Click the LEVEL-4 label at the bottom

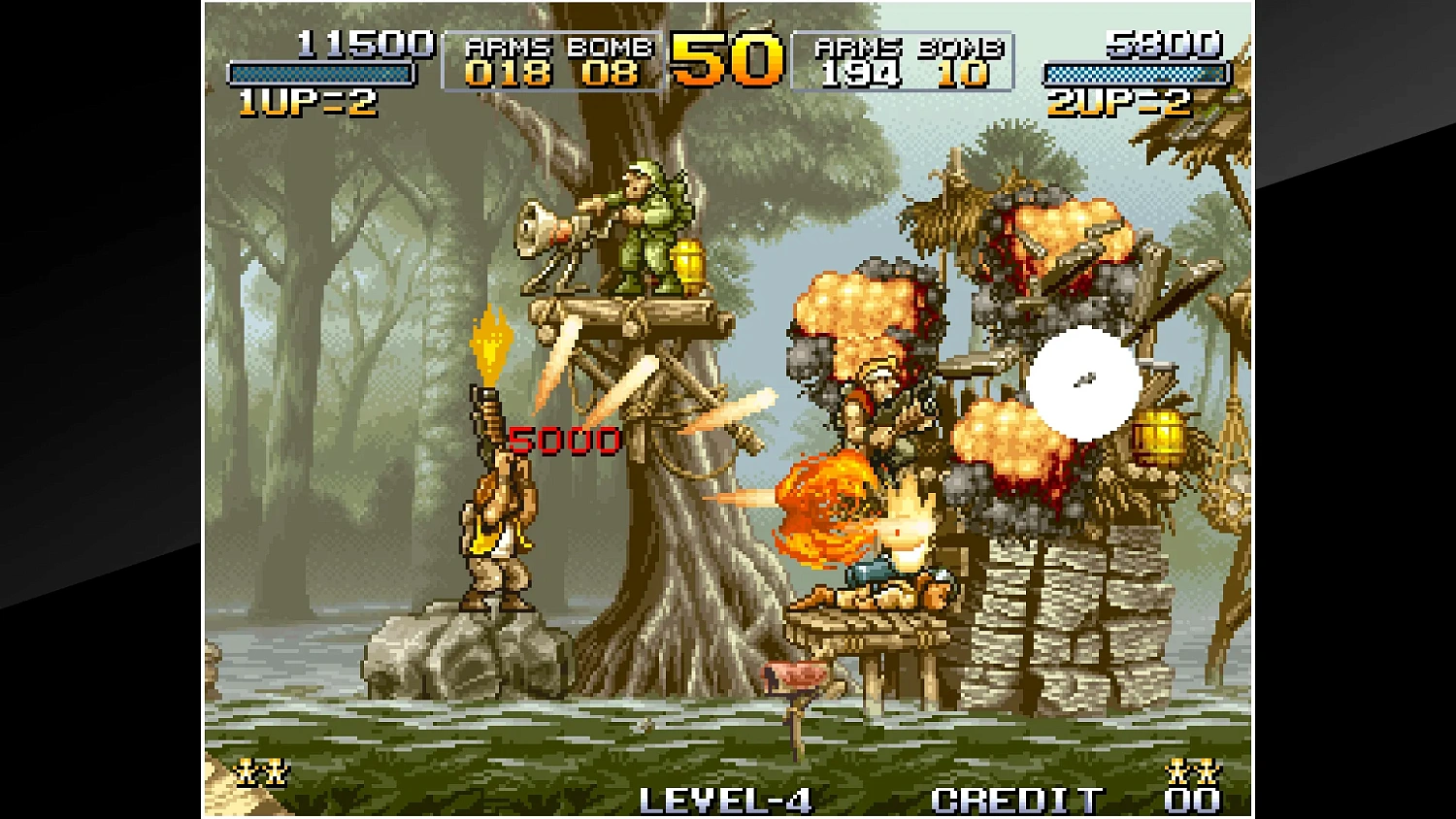pyautogui.click(x=726, y=799)
